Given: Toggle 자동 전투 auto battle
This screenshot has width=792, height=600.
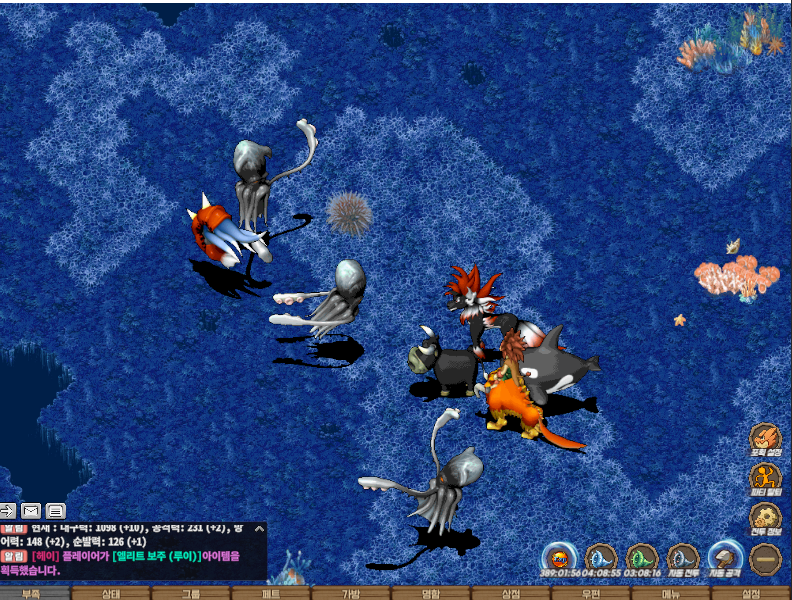Looking at the screenshot, I should 684,558.
